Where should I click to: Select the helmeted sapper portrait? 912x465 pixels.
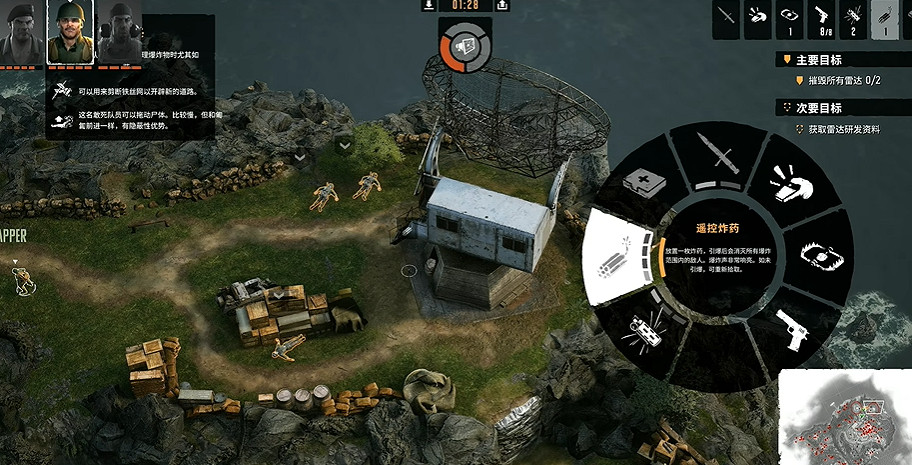pos(70,32)
